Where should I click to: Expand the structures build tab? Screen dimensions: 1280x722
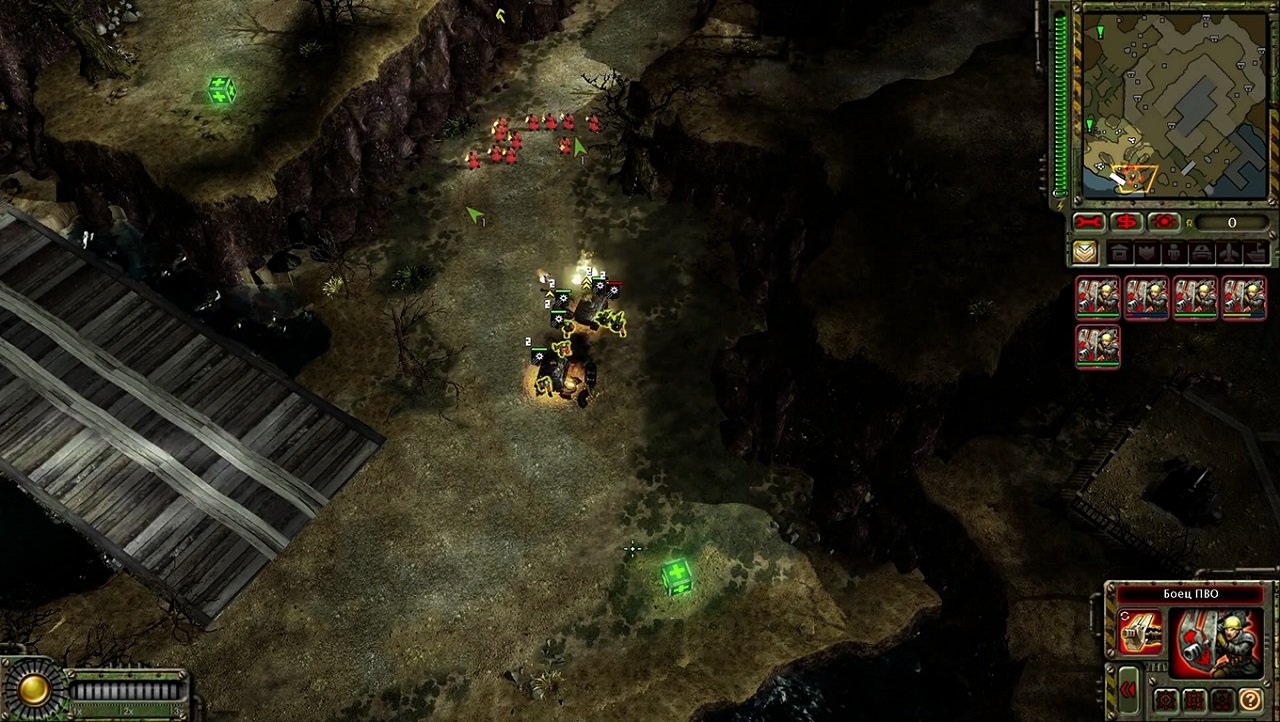click(1119, 252)
